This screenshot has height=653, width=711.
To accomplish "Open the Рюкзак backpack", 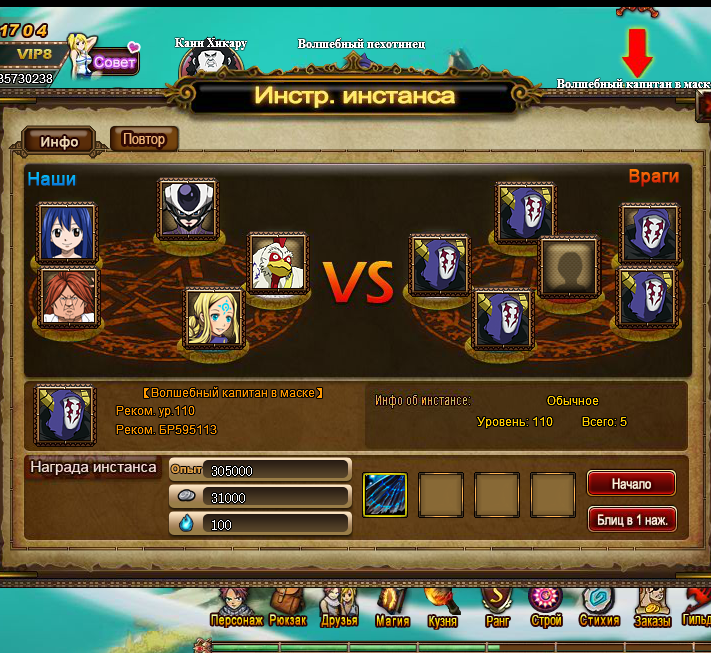I will point(288,605).
